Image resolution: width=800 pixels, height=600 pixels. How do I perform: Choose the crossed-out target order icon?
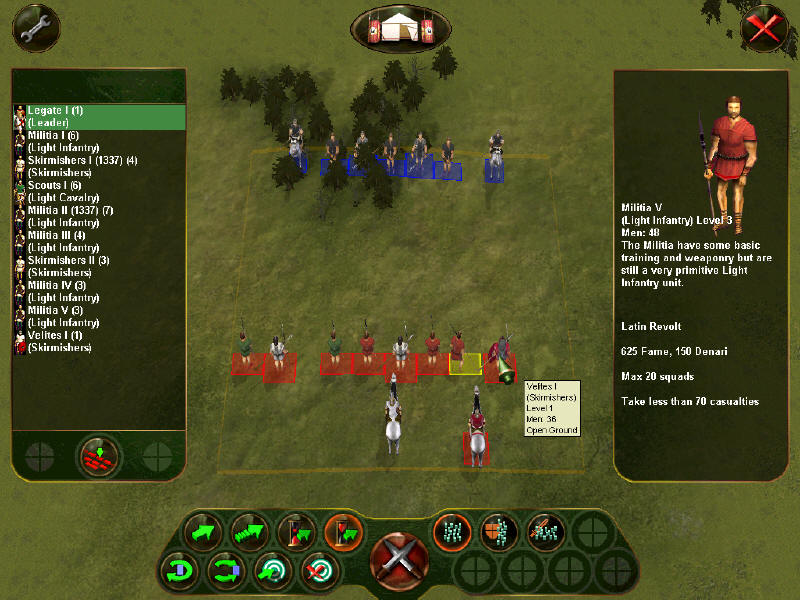click(320, 573)
